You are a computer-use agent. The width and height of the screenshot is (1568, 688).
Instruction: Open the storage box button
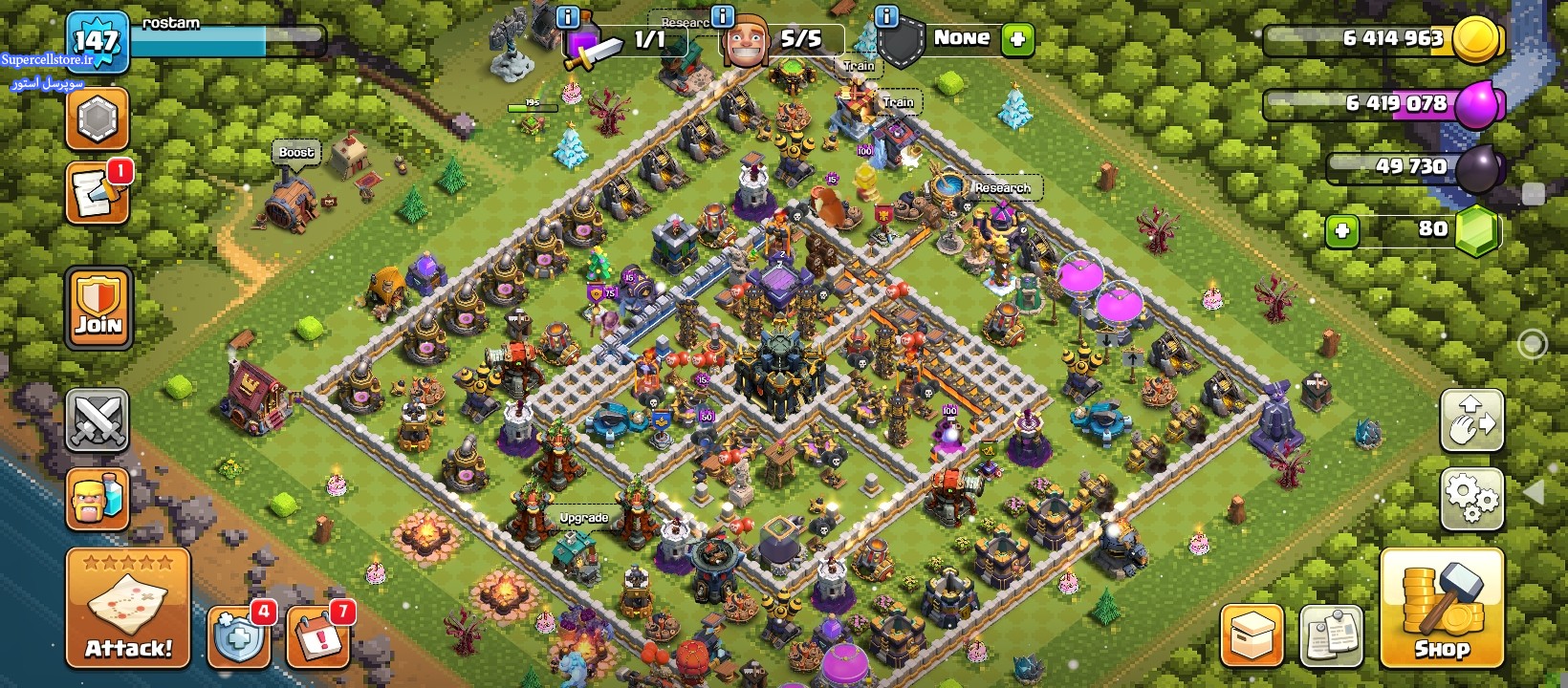(x=1252, y=635)
